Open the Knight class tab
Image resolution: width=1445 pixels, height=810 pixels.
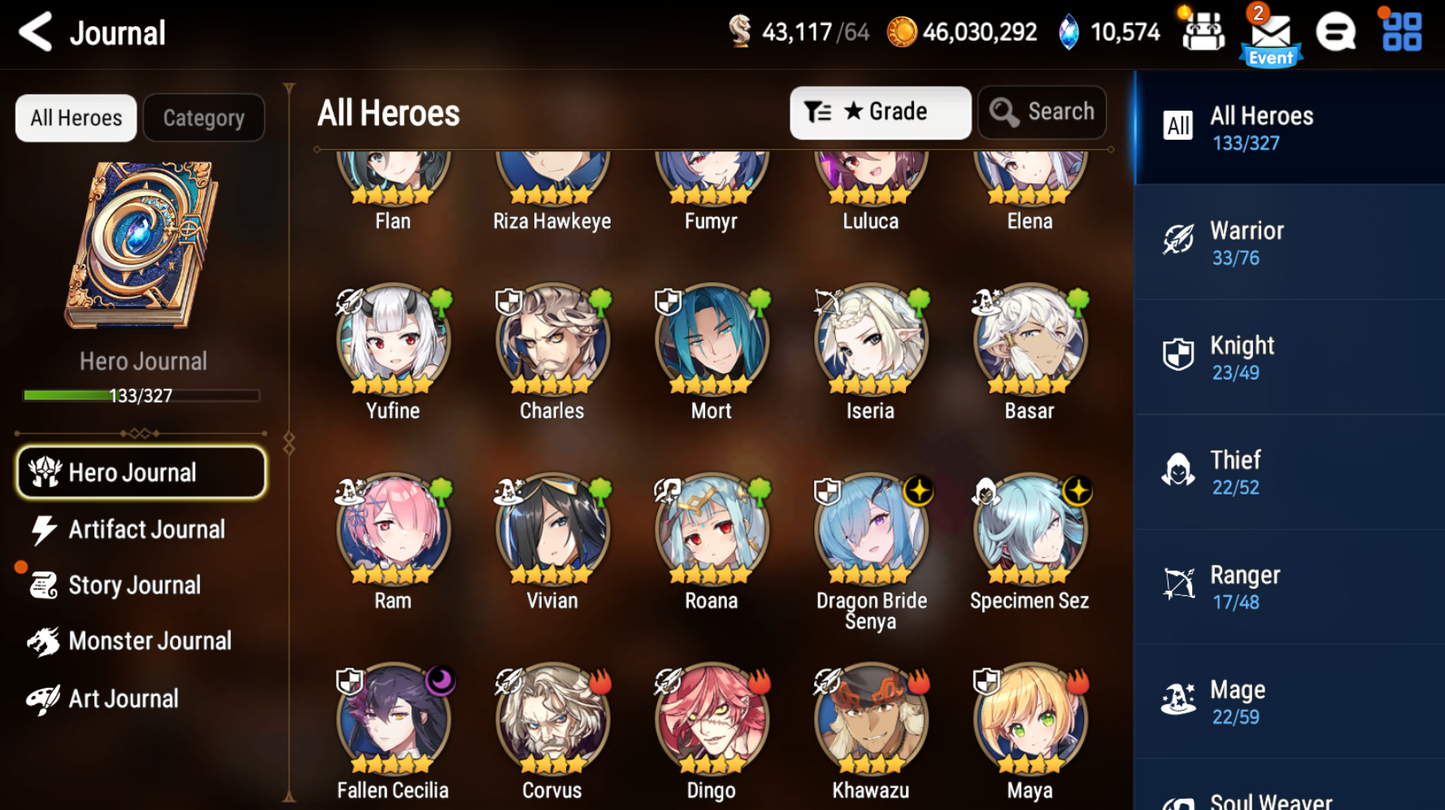(x=1289, y=356)
